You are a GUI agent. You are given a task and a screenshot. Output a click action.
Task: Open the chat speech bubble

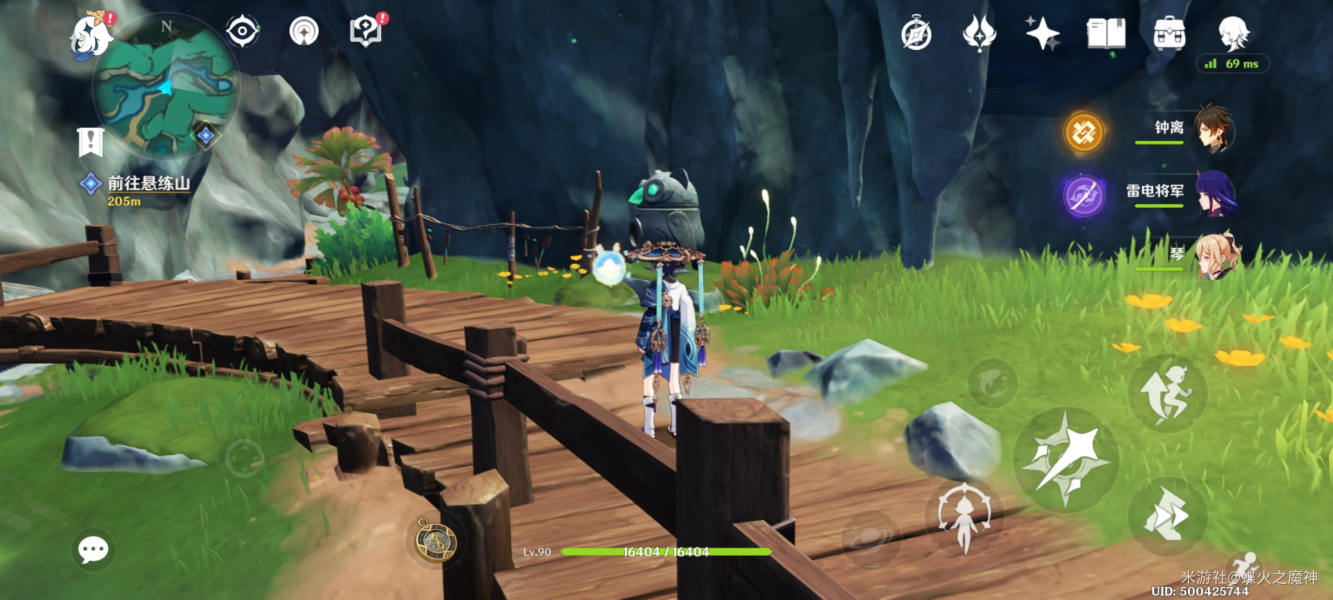(x=94, y=549)
